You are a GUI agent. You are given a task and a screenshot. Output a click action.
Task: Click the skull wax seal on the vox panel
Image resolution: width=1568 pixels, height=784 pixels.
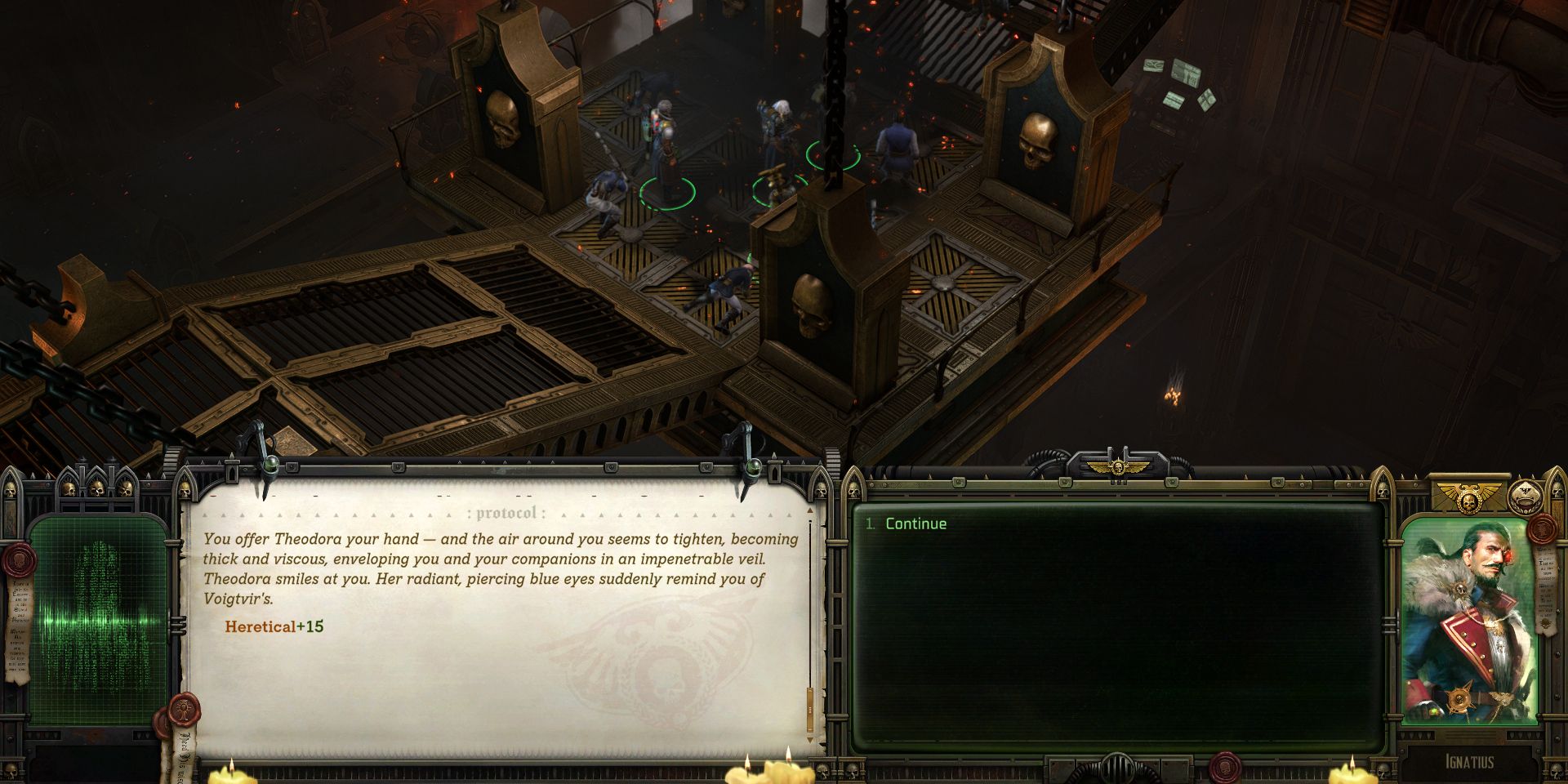tap(20, 561)
